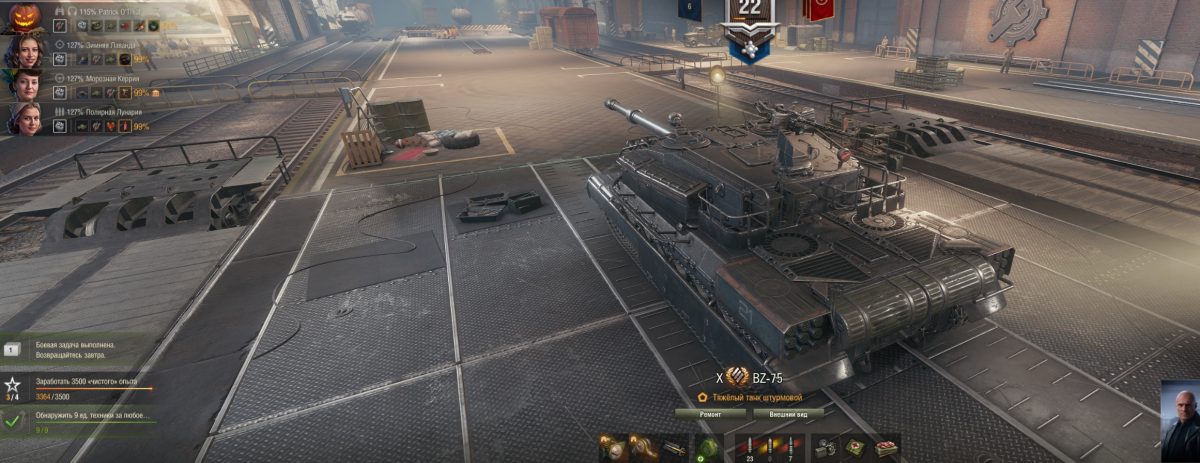Viewport: 1200px width, 463px height.
Task: Select crew member Морозная Керрия
Action: [24, 85]
